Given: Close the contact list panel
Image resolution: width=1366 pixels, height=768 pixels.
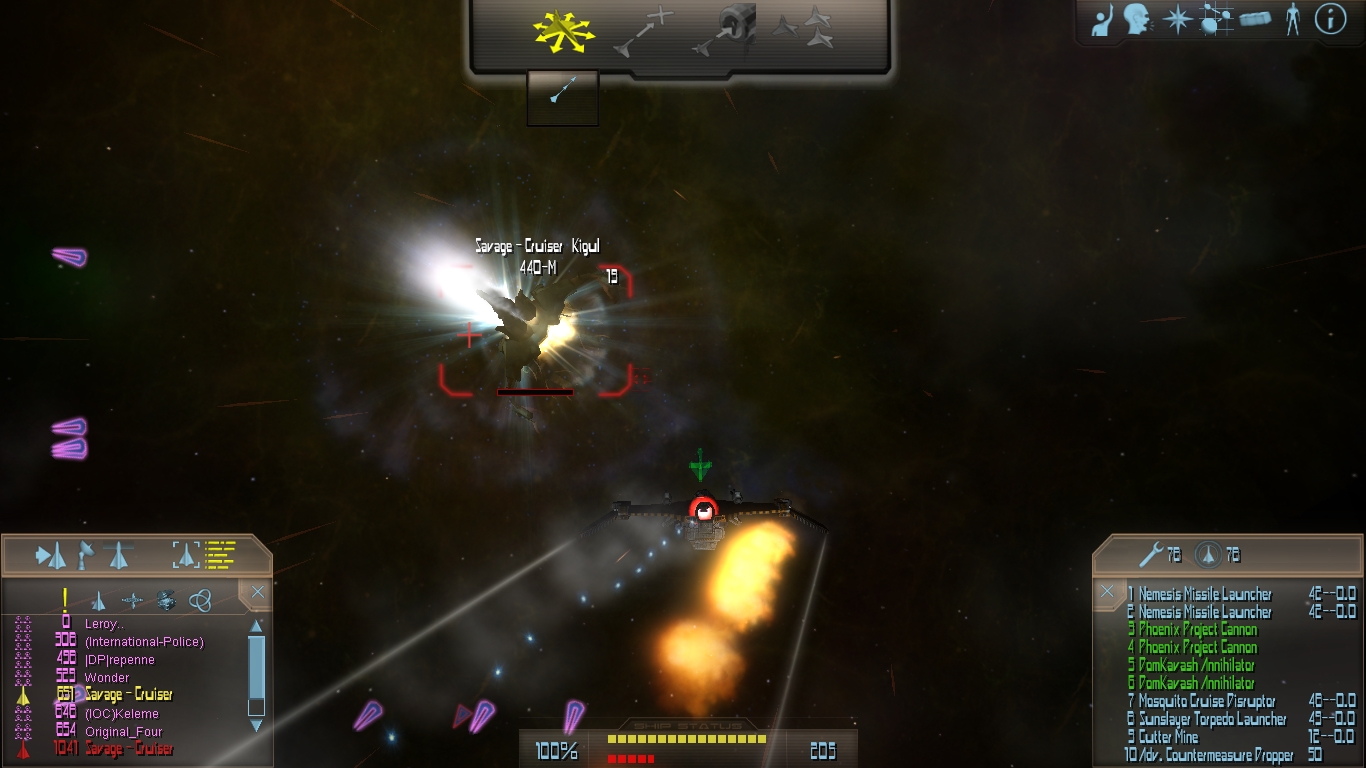Looking at the screenshot, I should pos(258,593).
